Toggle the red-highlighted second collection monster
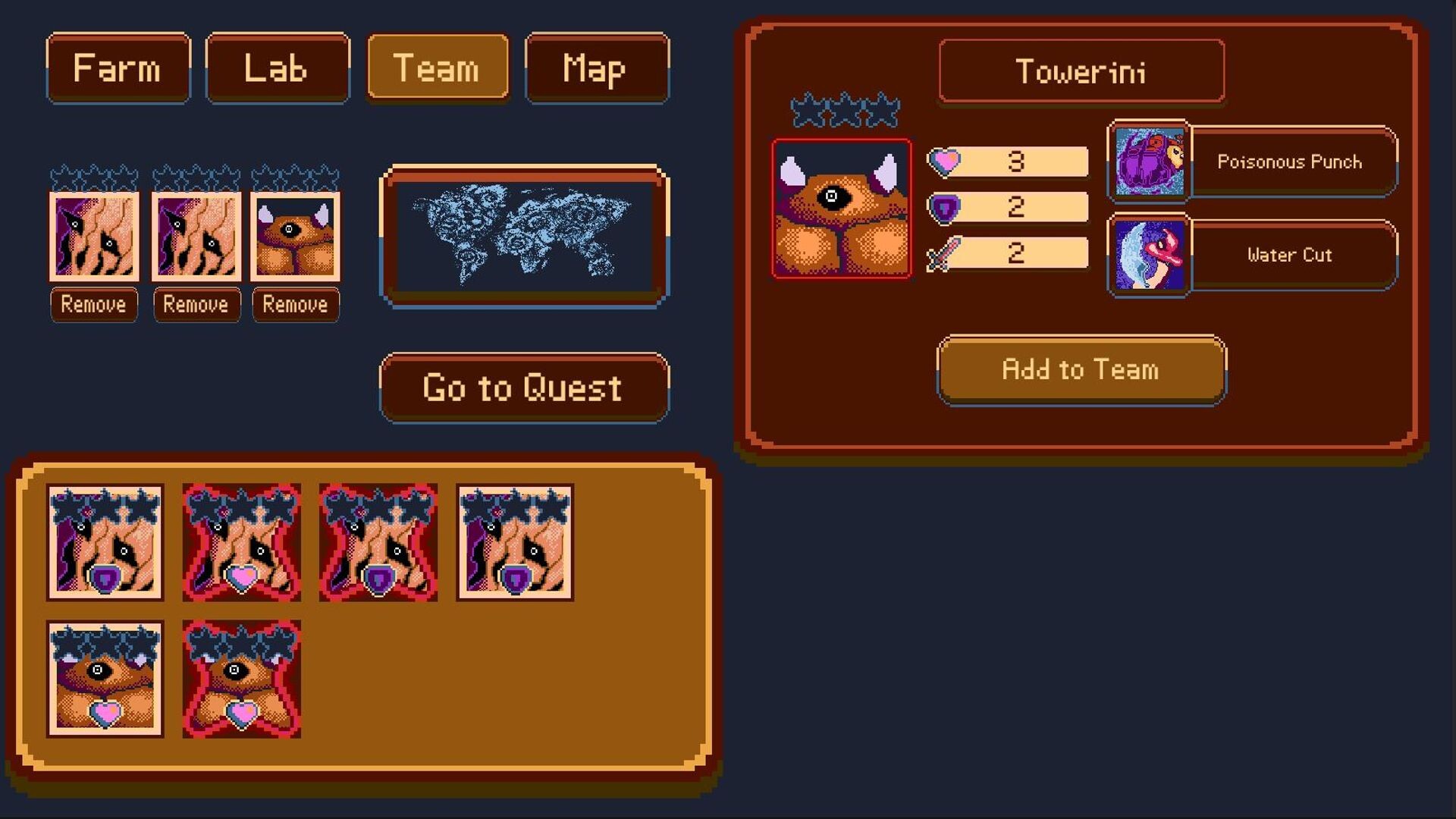The width and height of the screenshot is (1456, 819). pyautogui.click(x=239, y=542)
